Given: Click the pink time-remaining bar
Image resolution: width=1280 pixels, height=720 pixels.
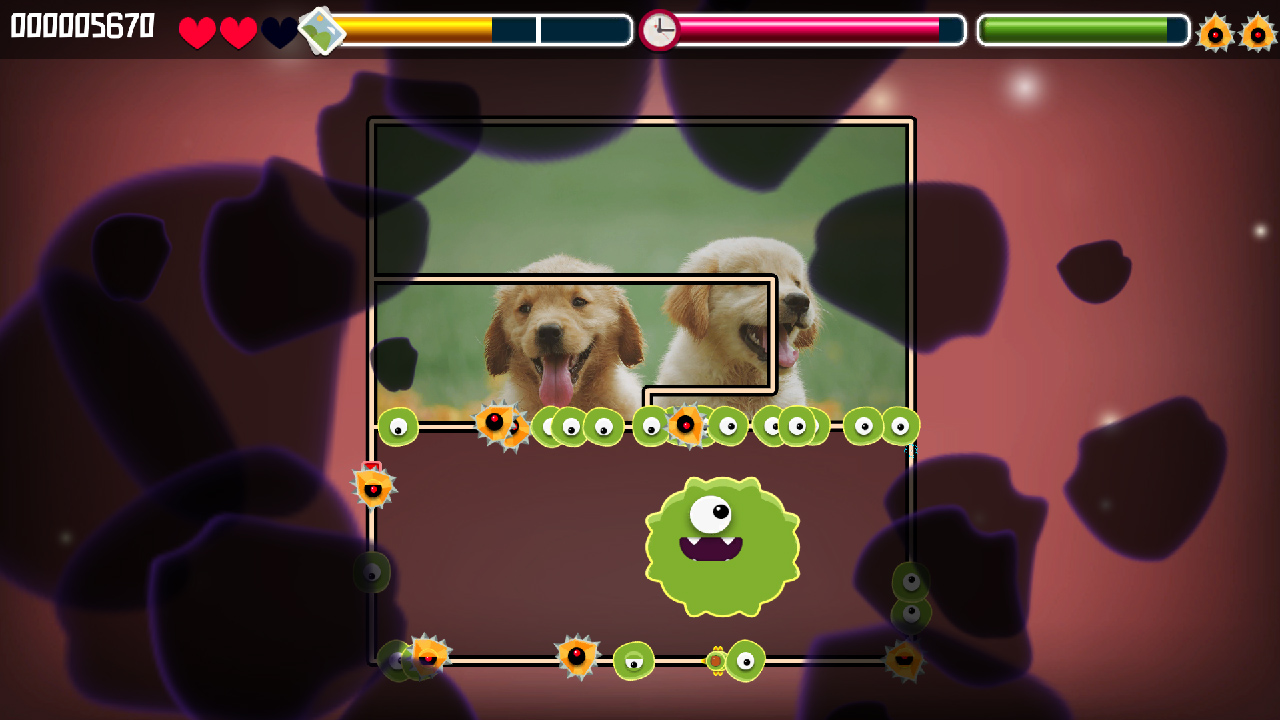Looking at the screenshot, I should (800, 30).
